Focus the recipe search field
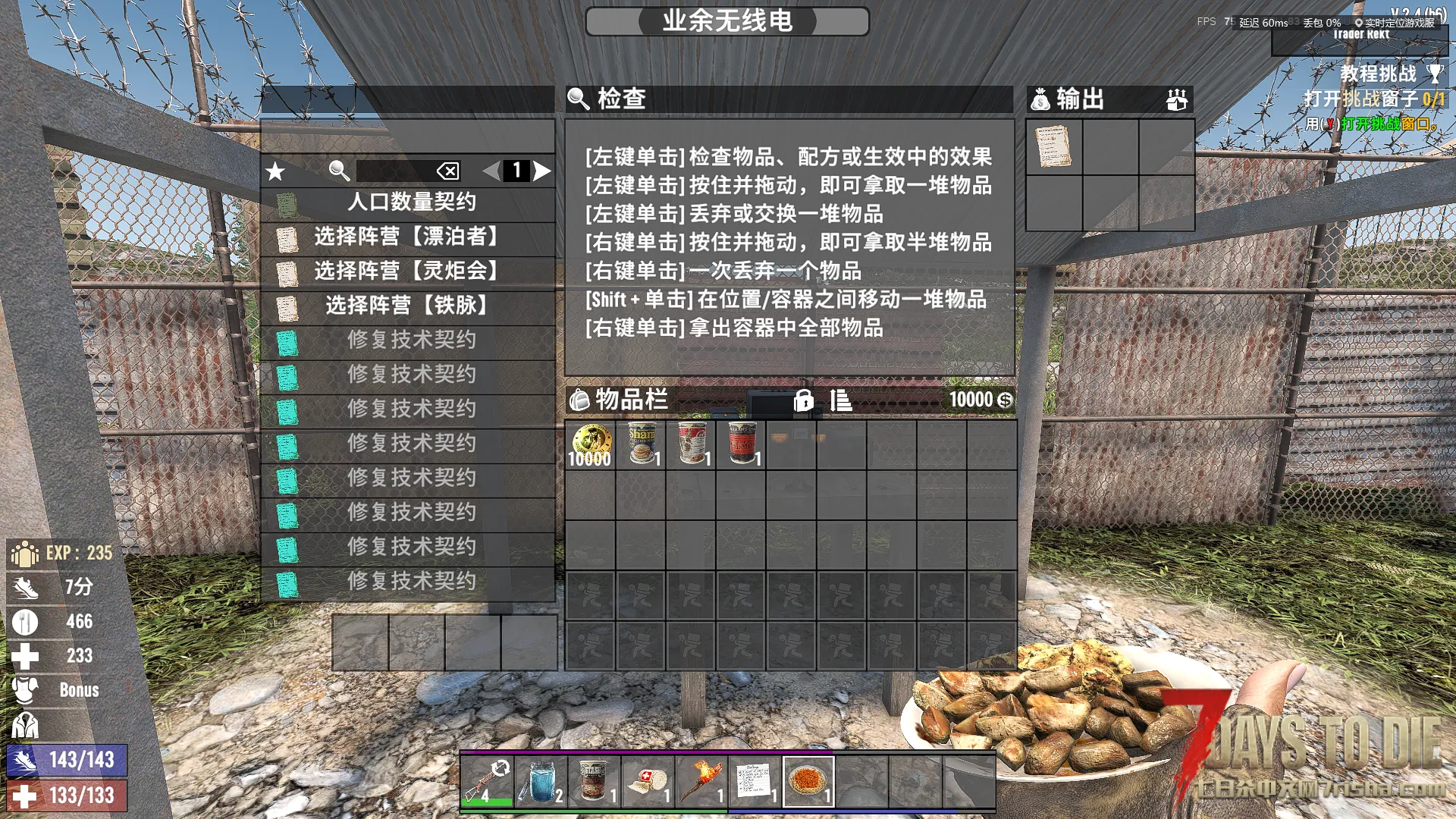1456x819 pixels. 394,171
